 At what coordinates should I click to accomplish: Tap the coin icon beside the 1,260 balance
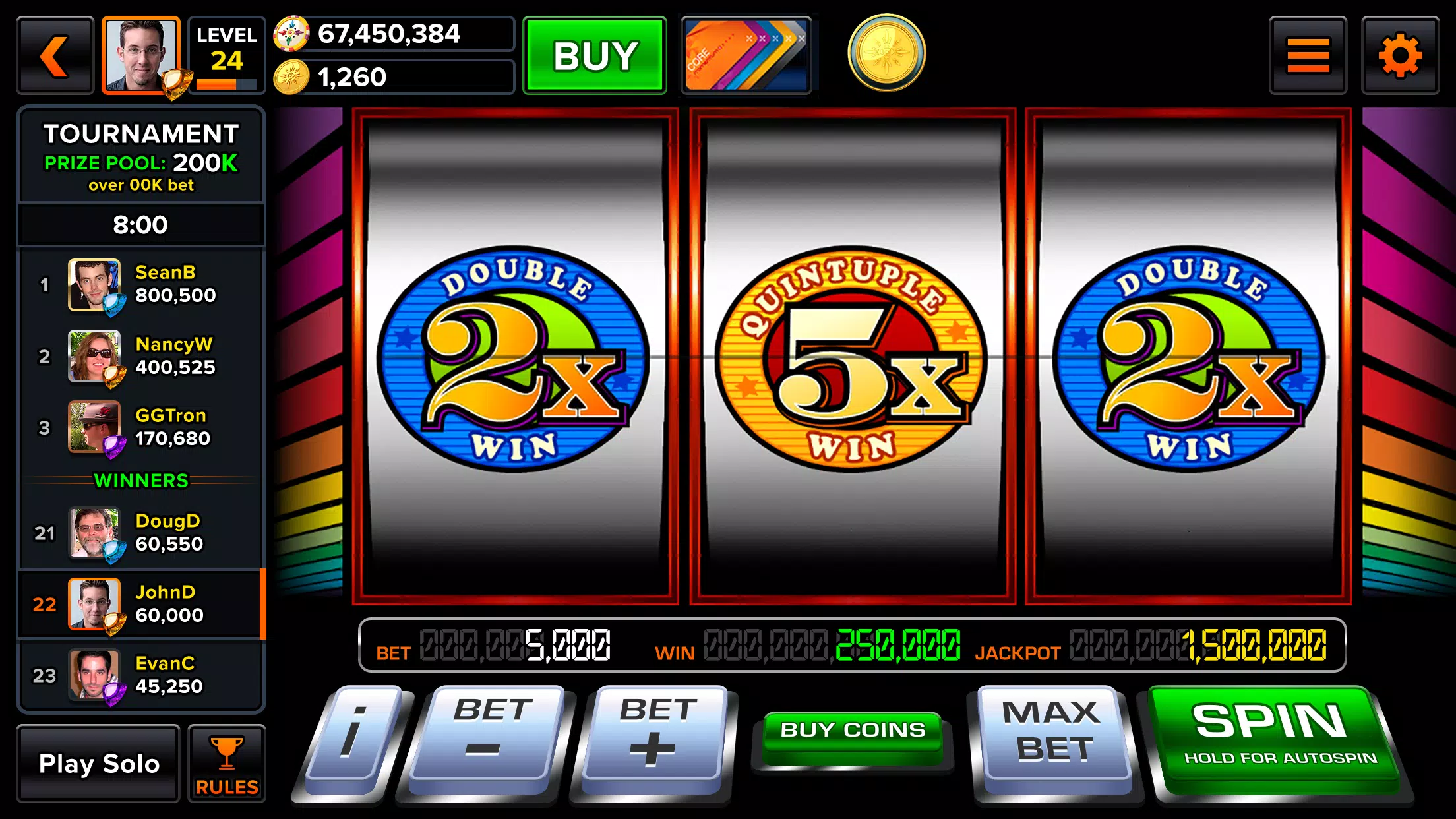click(291, 75)
